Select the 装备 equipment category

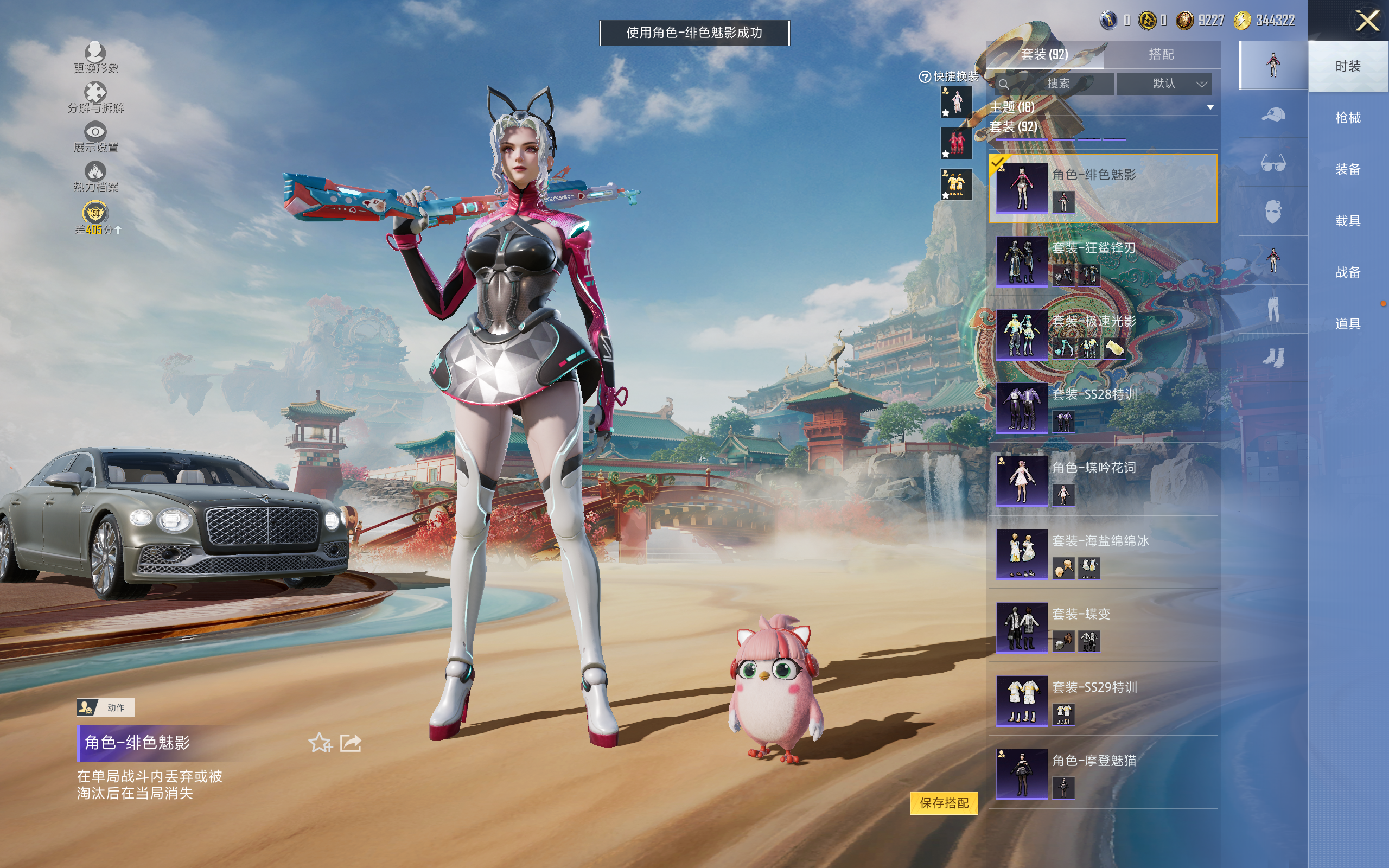(1347, 169)
